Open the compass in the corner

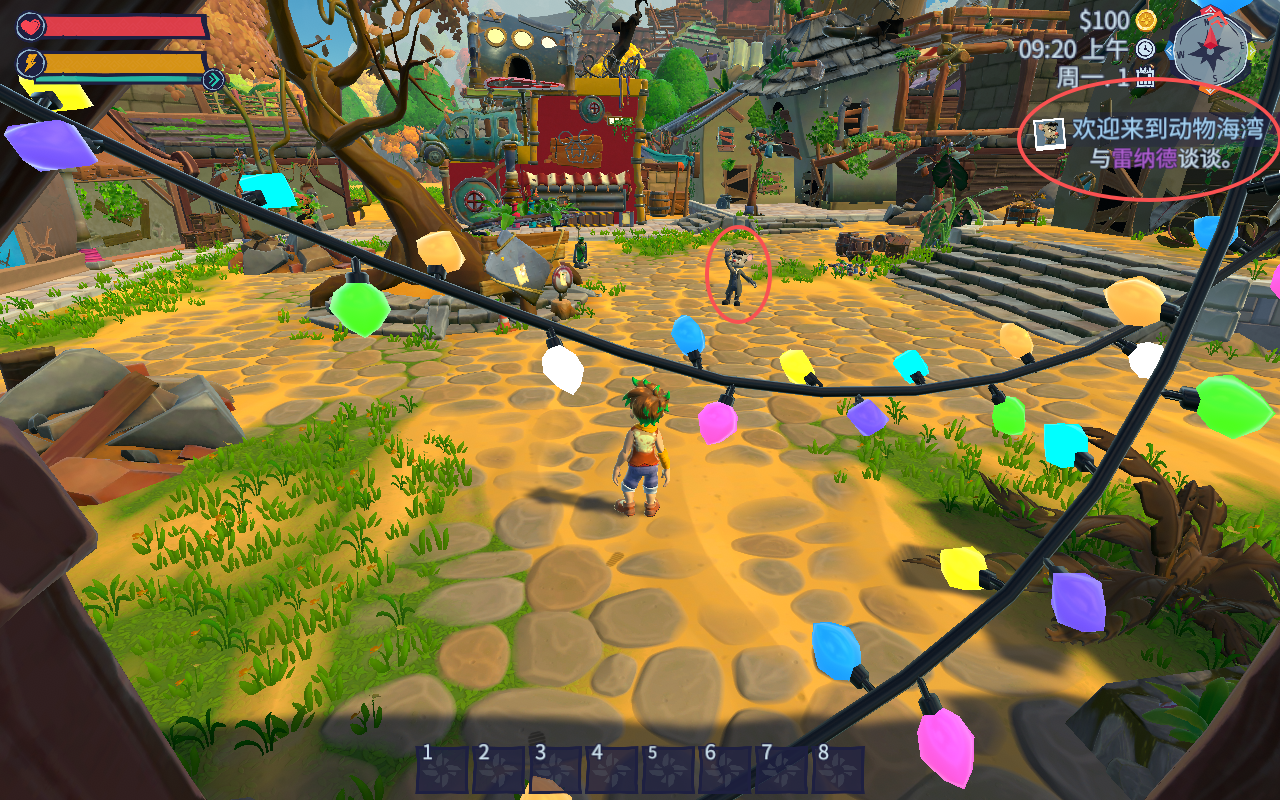(x=1211, y=48)
